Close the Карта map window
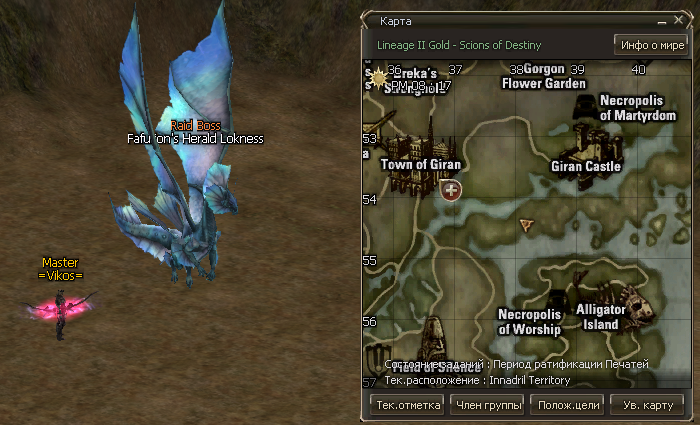 (680, 20)
